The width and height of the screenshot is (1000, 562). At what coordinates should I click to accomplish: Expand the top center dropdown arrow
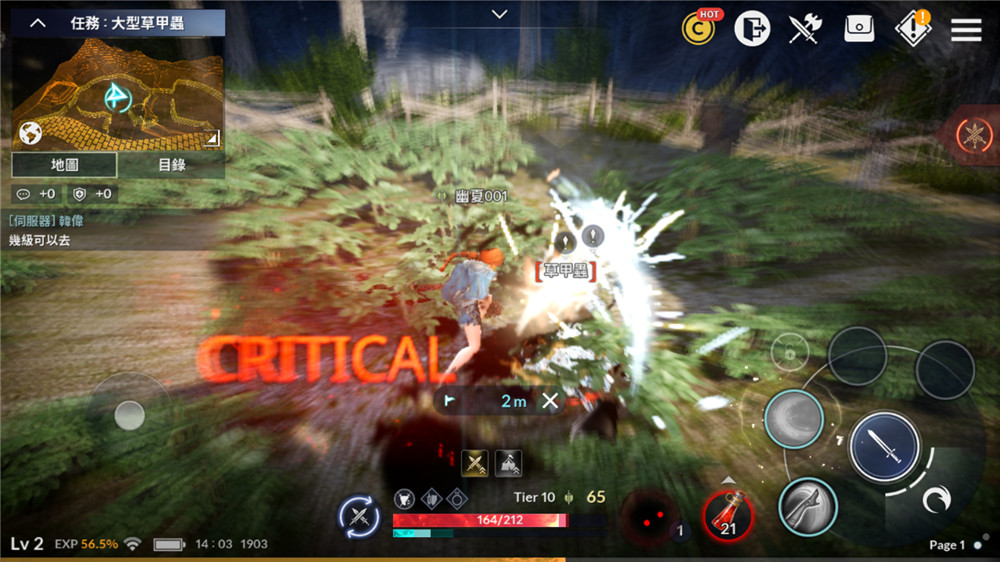pyautogui.click(x=500, y=14)
